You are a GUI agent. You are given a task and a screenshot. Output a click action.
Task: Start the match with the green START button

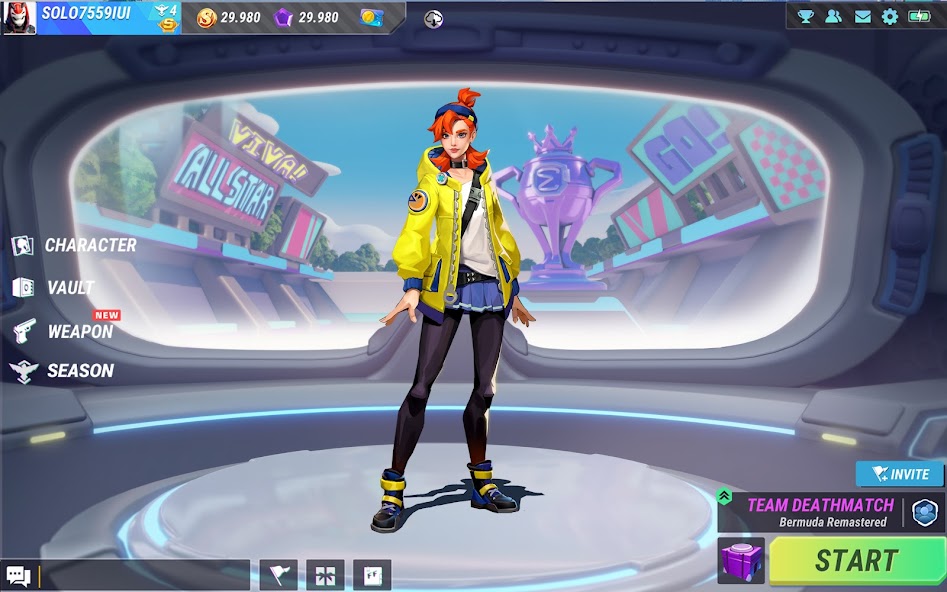coord(856,561)
